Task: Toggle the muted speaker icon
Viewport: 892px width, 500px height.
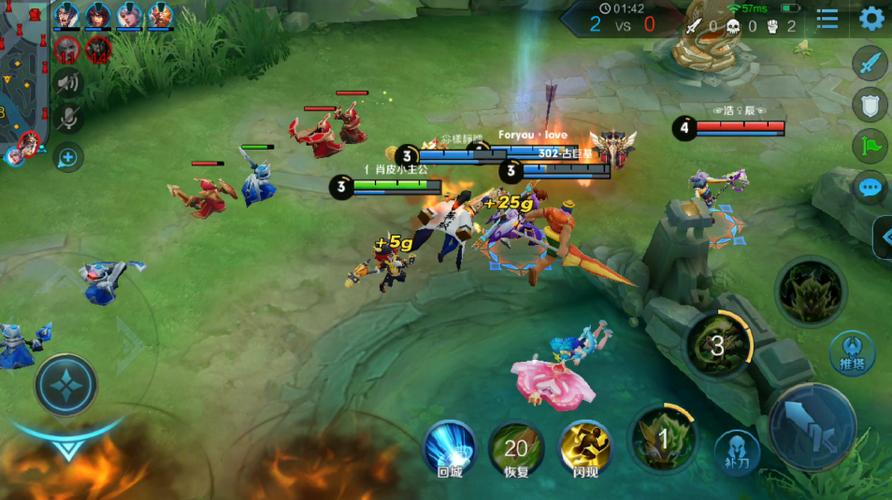Action: (x=68, y=83)
